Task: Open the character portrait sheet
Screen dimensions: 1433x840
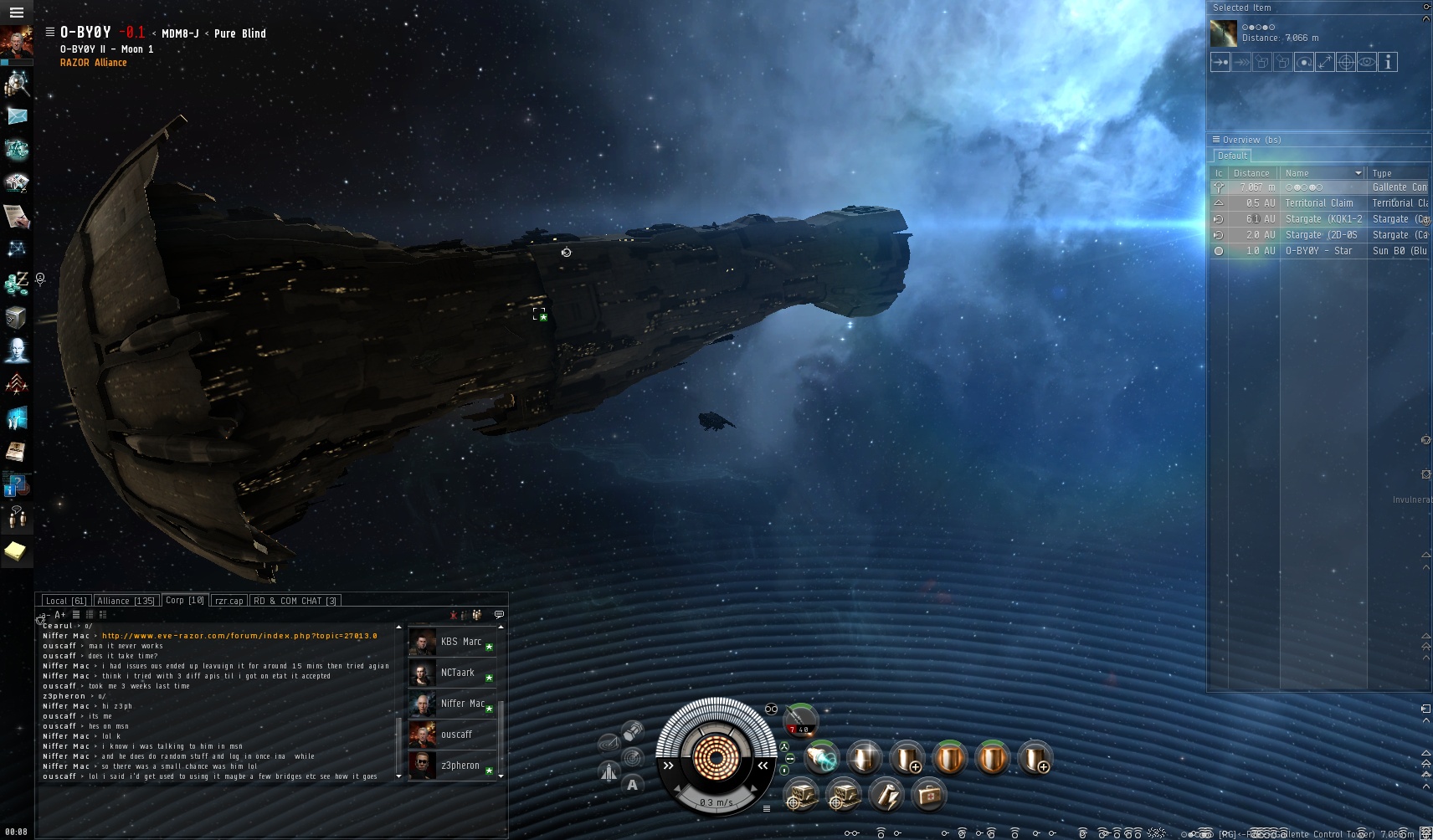Action: click(16, 42)
